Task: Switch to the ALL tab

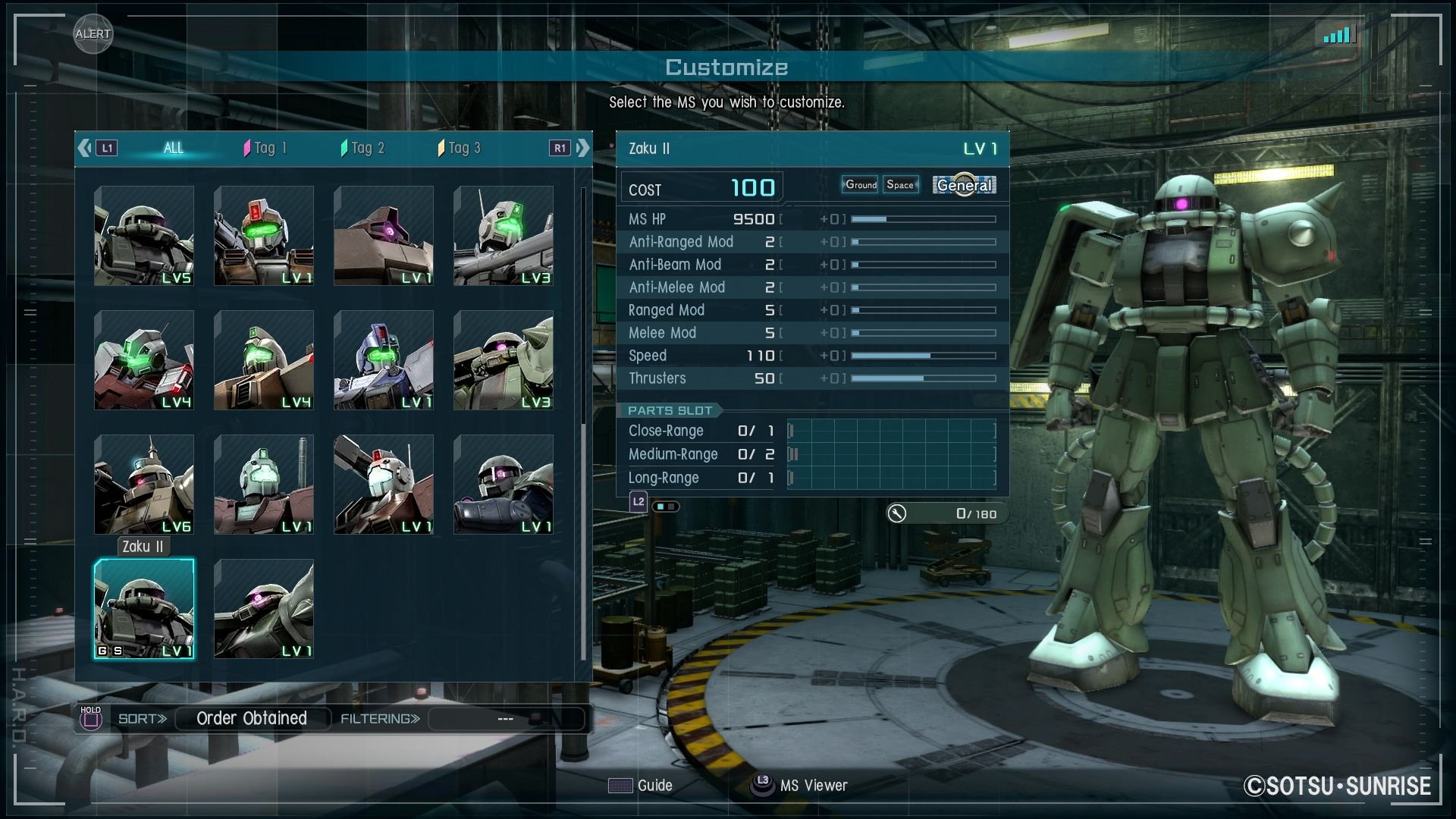Action: [173, 147]
